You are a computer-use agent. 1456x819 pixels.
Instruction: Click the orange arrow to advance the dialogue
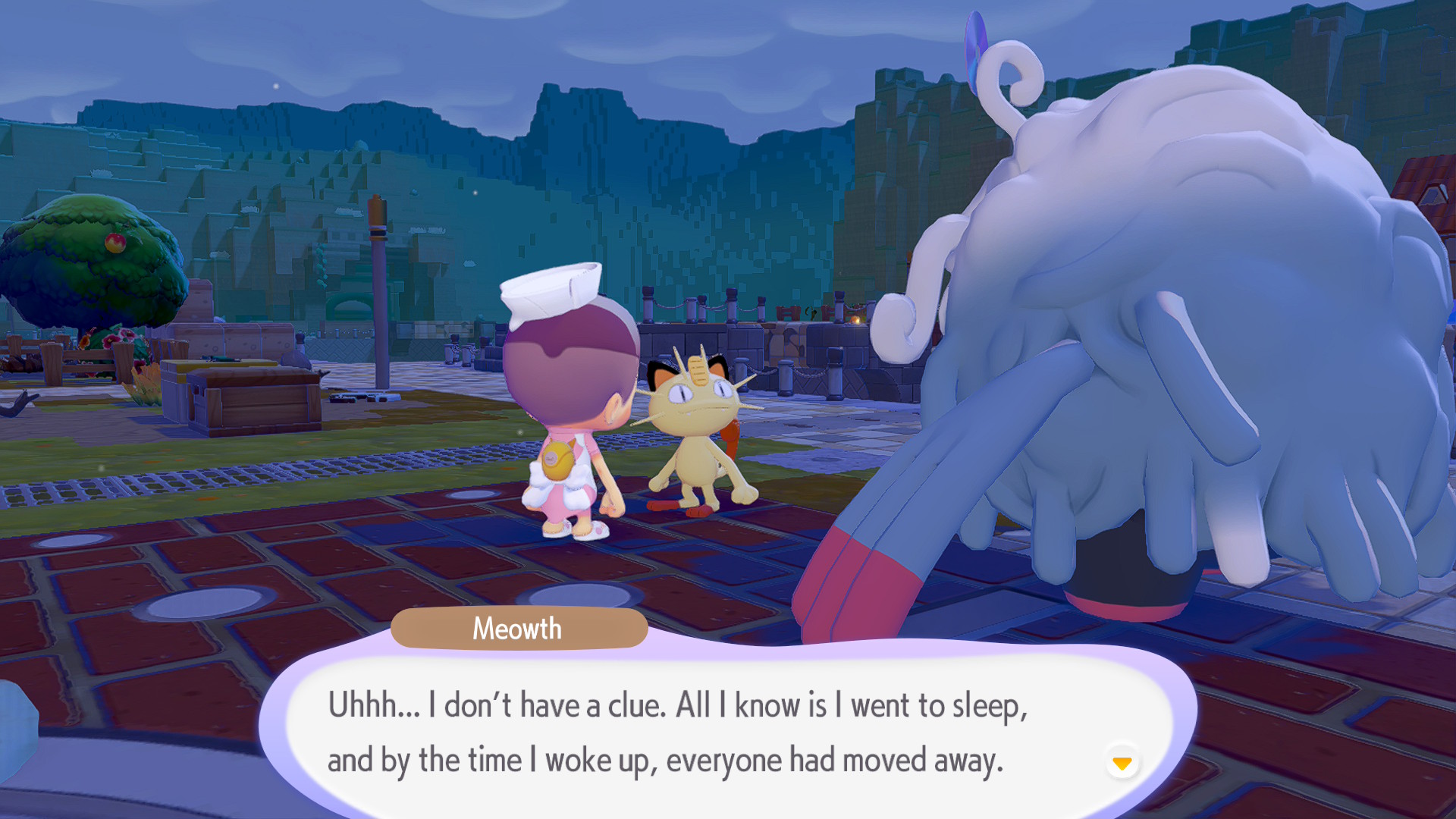(x=1122, y=764)
